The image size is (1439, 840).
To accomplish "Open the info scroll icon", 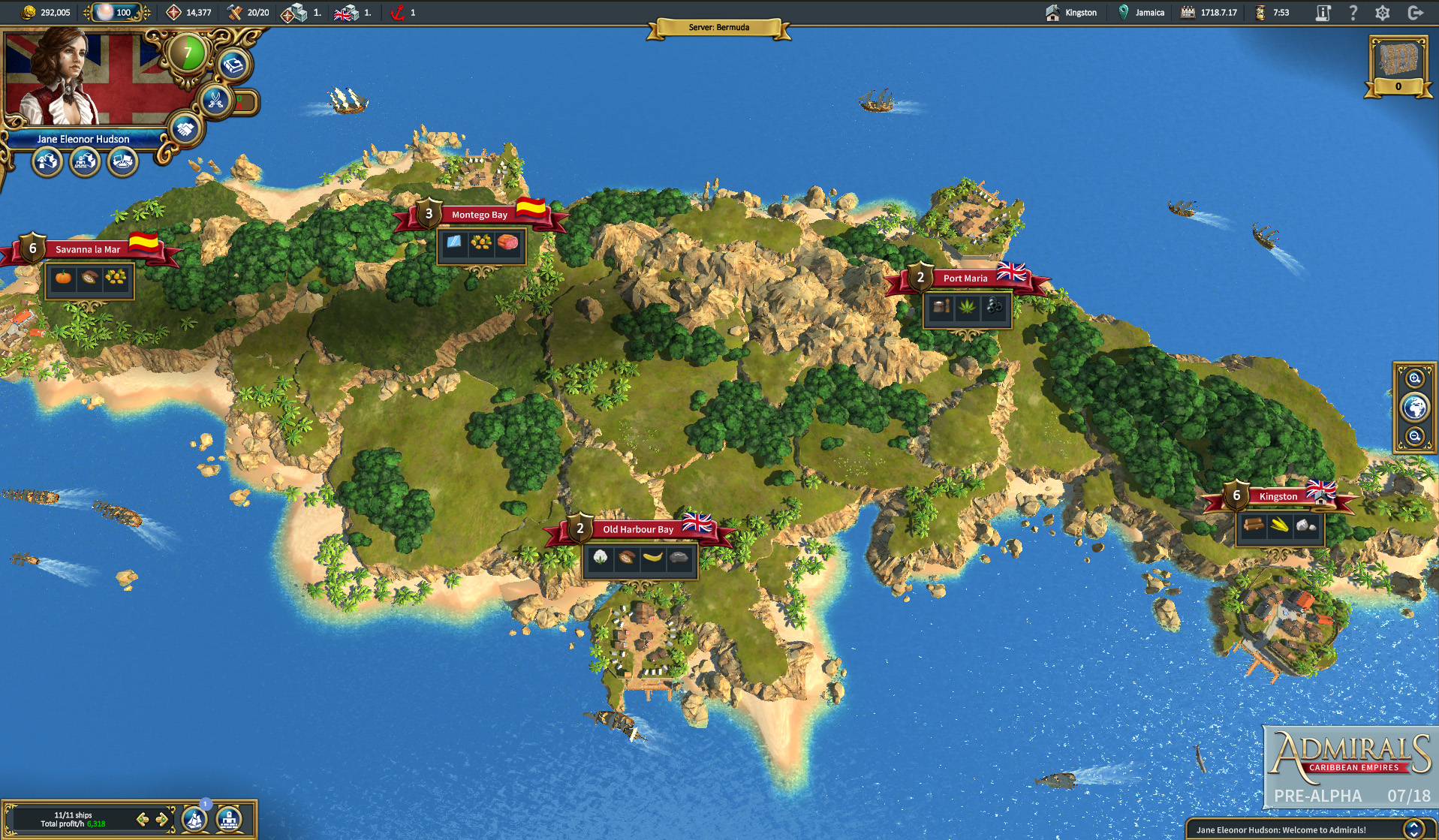I will [1323, 13].
